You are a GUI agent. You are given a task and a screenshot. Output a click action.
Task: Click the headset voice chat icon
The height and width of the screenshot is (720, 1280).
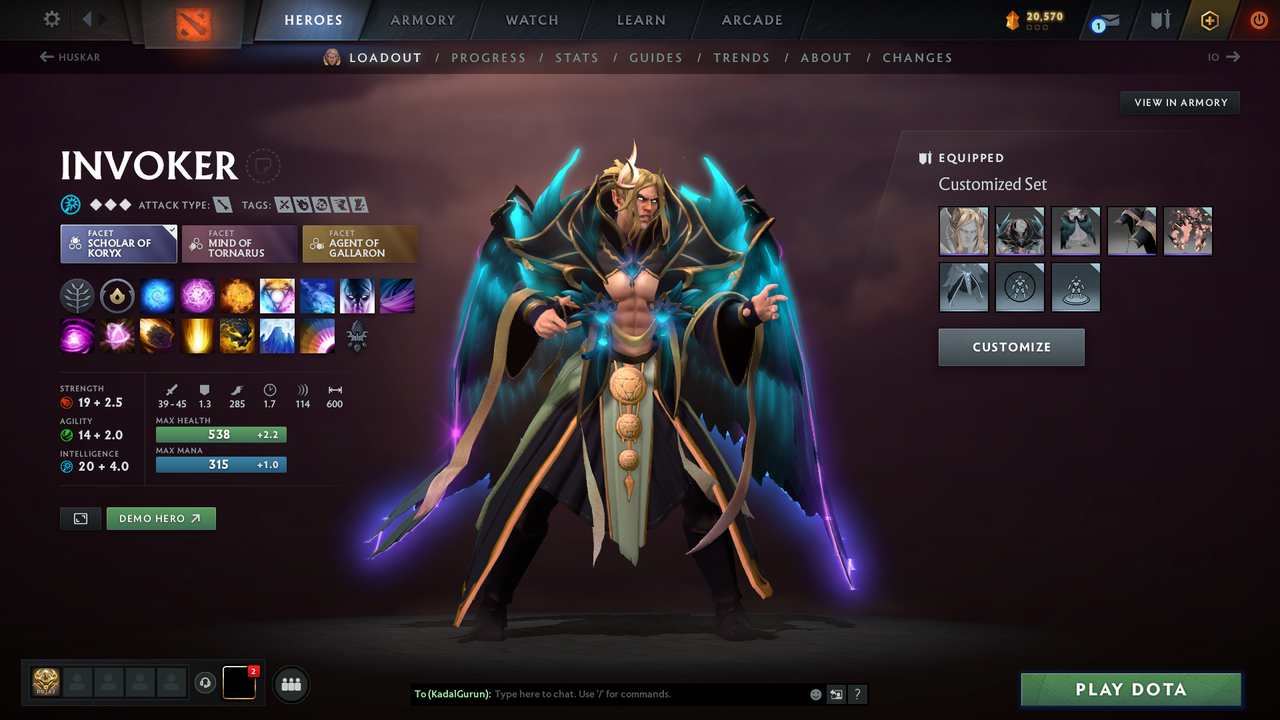[207, 683]
